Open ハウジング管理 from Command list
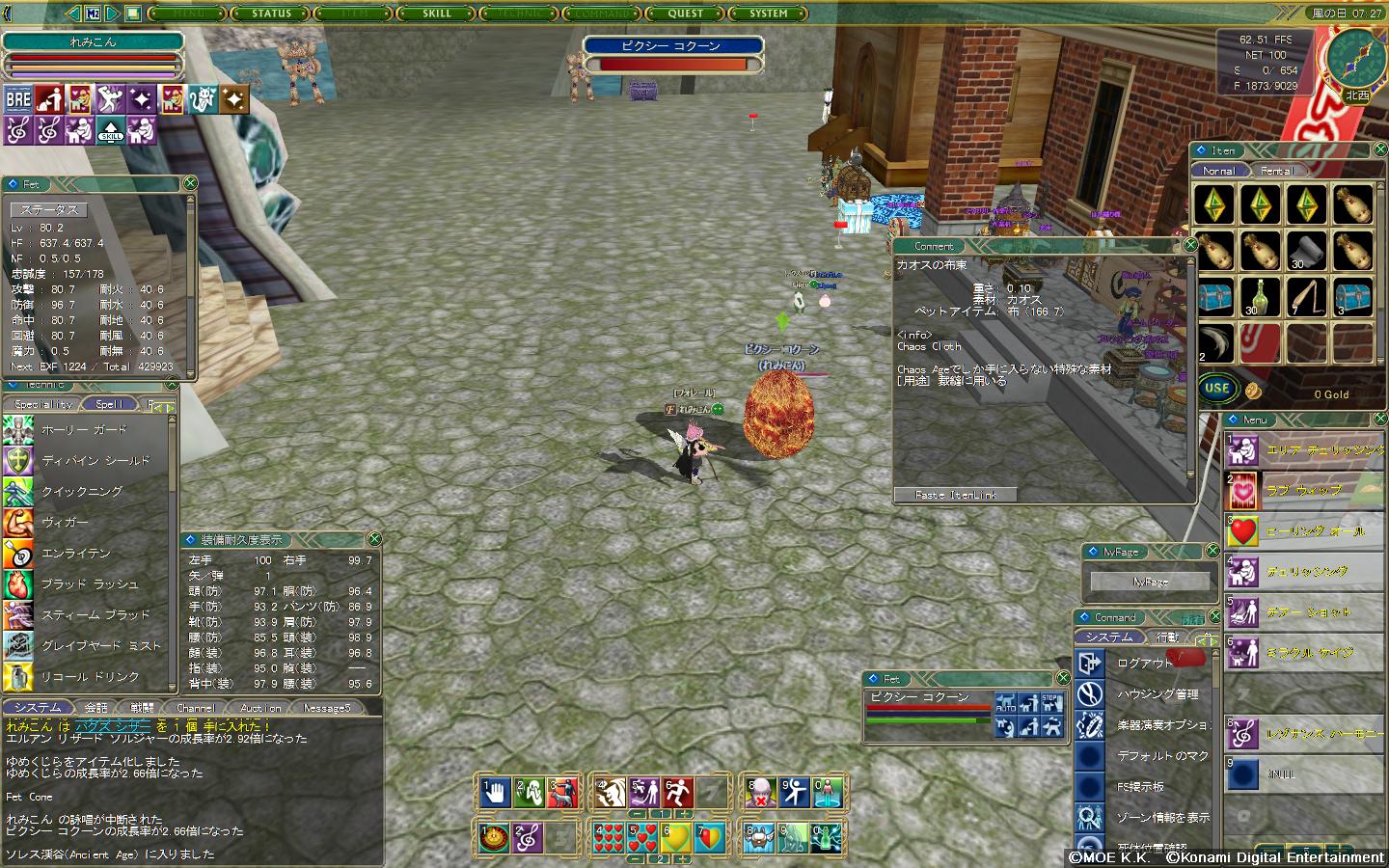The image size is (1389, 868). click(1157, 694)
